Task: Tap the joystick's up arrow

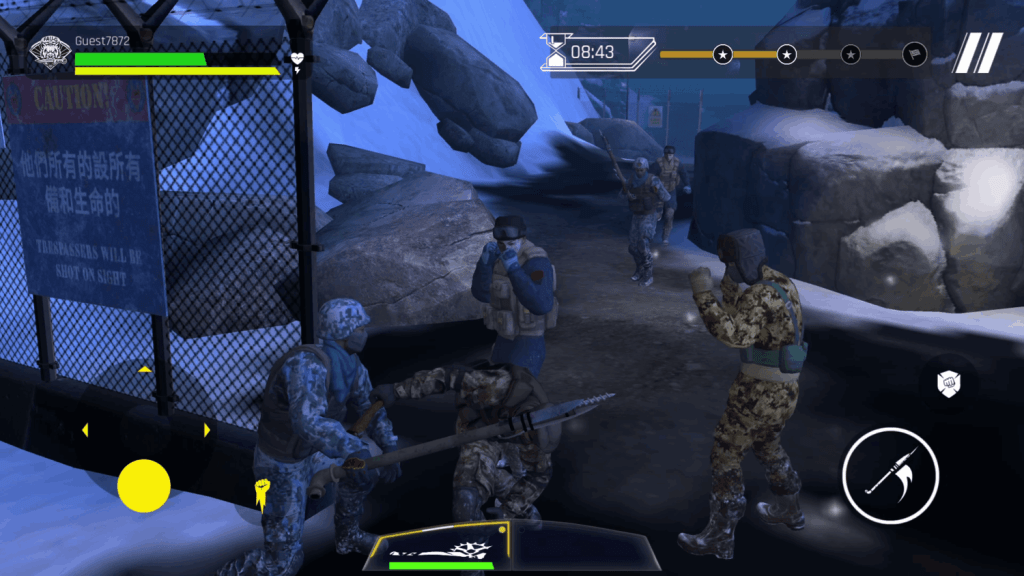Action: [x=145, y=369]
